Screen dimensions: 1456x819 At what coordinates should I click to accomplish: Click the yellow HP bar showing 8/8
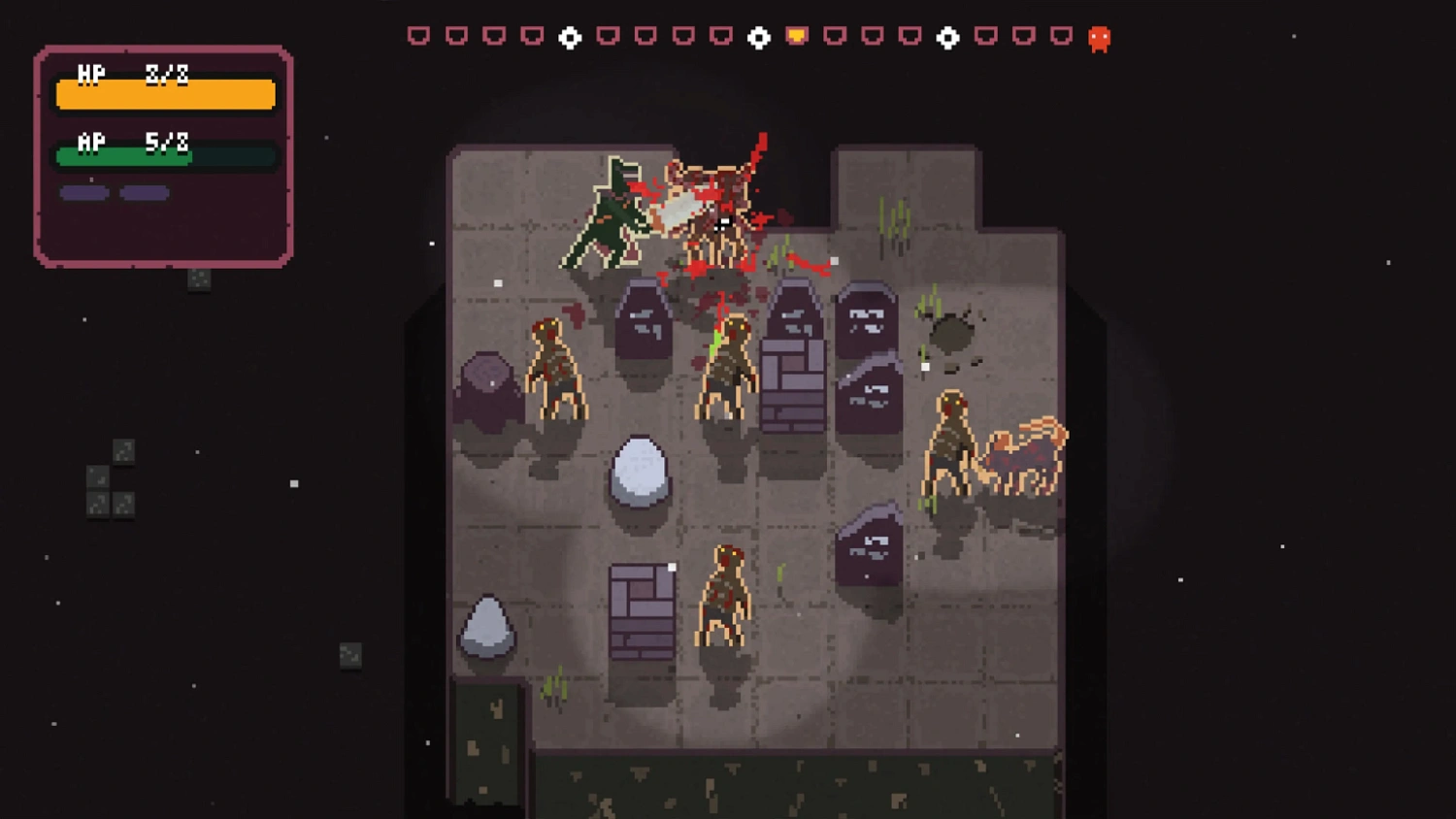point(165,94)
